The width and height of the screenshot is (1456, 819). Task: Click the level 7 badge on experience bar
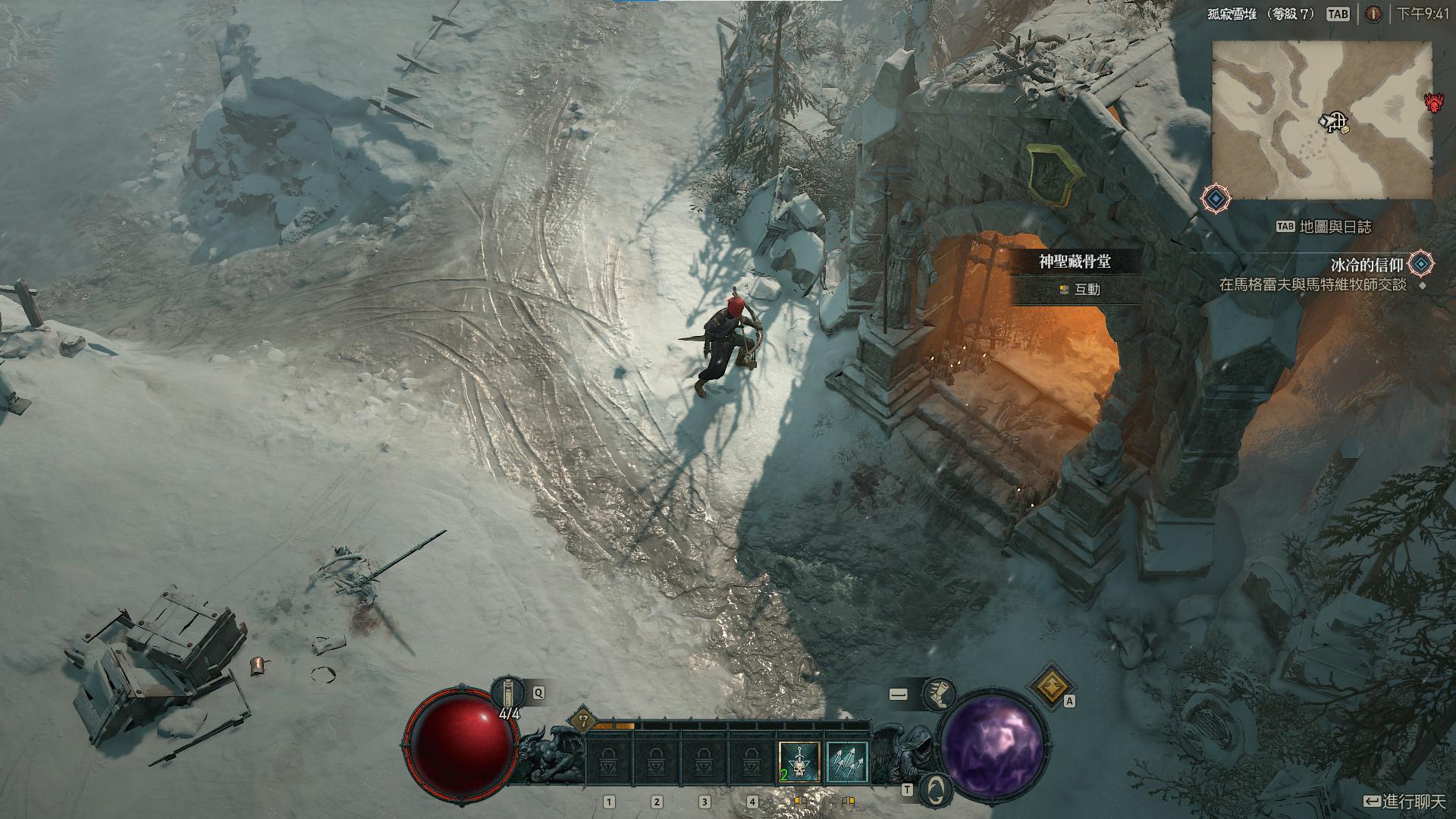pyautogui.click(x=583, y=720)
